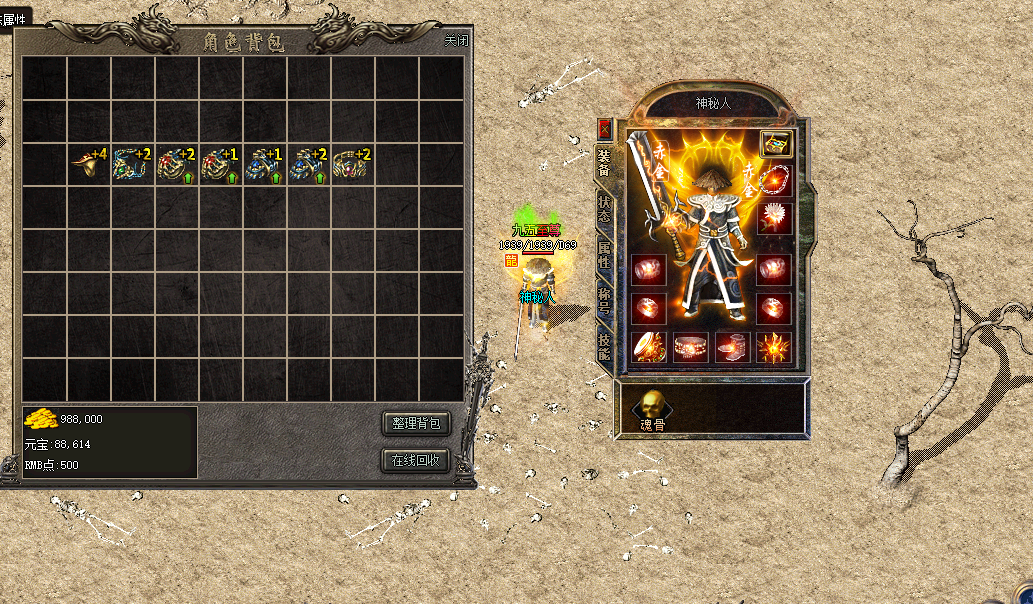The image size is (1033, 604).
Task: Open 在线回收 online recycling
Action: click(x=416, y=461)
